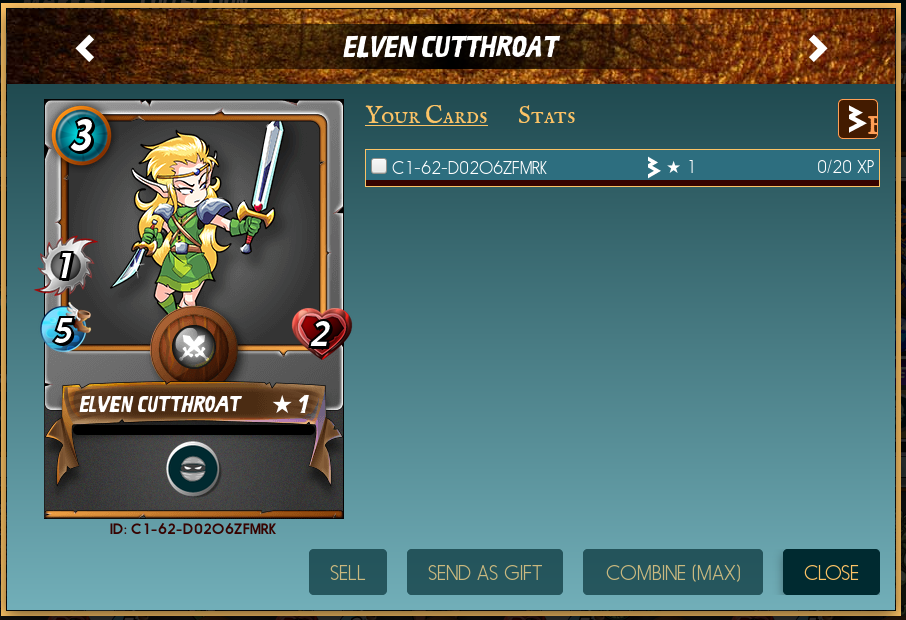
Task: Click the Sell button
Action: 347,572
